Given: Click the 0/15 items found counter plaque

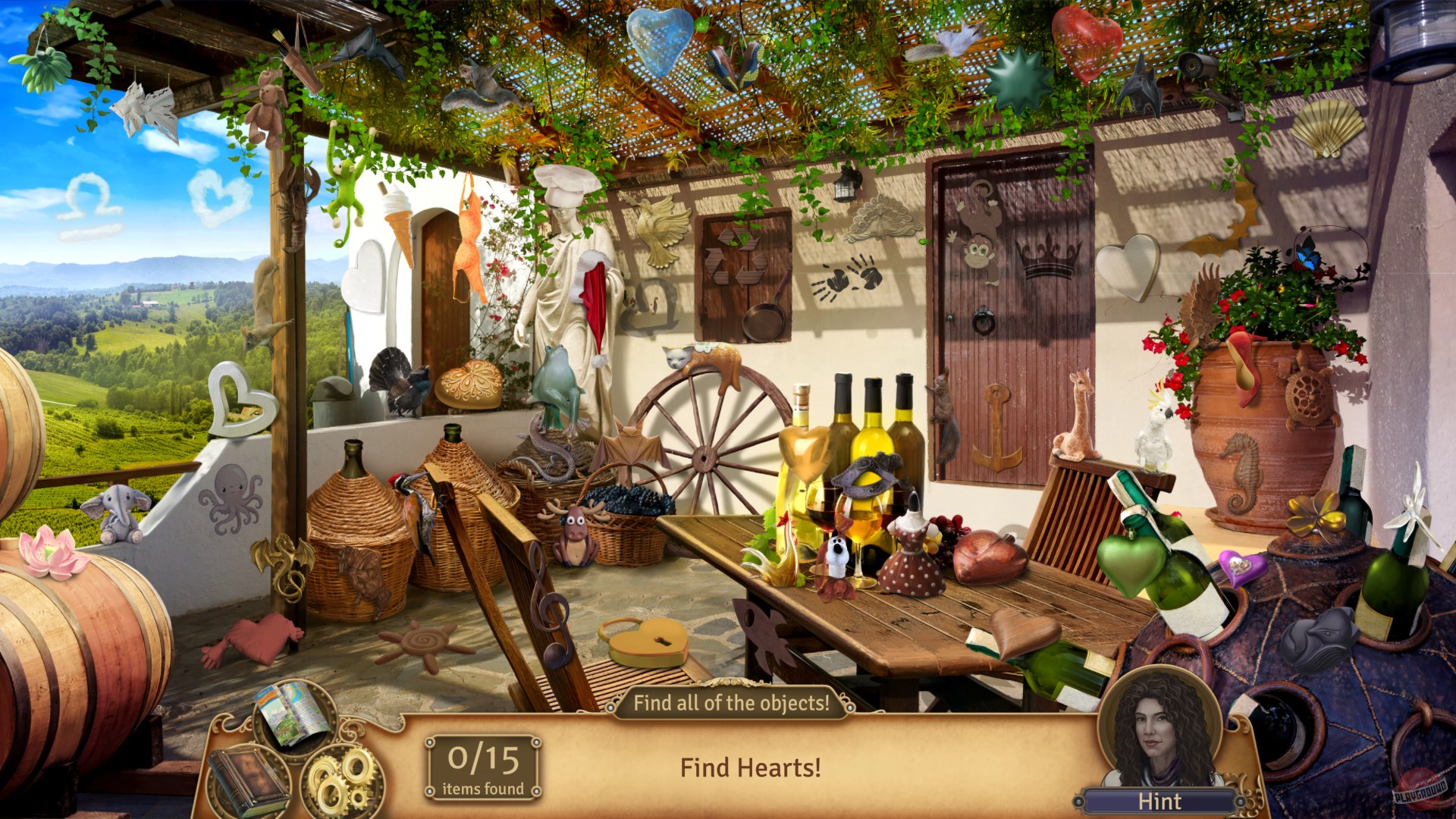Looking at the screenshot, I should [x=482, y=766].
